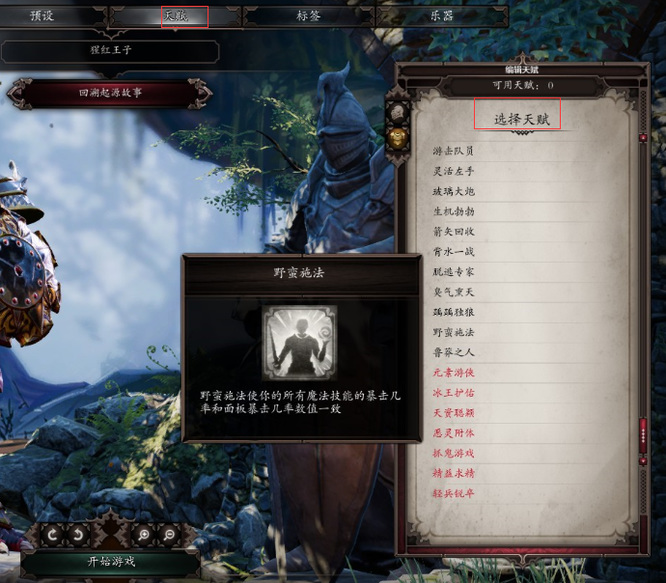The height and width of the screenshot is (583, 666).
Task: Select the red 轻兵锐卒 talent
Action: [x=453, y=492]
